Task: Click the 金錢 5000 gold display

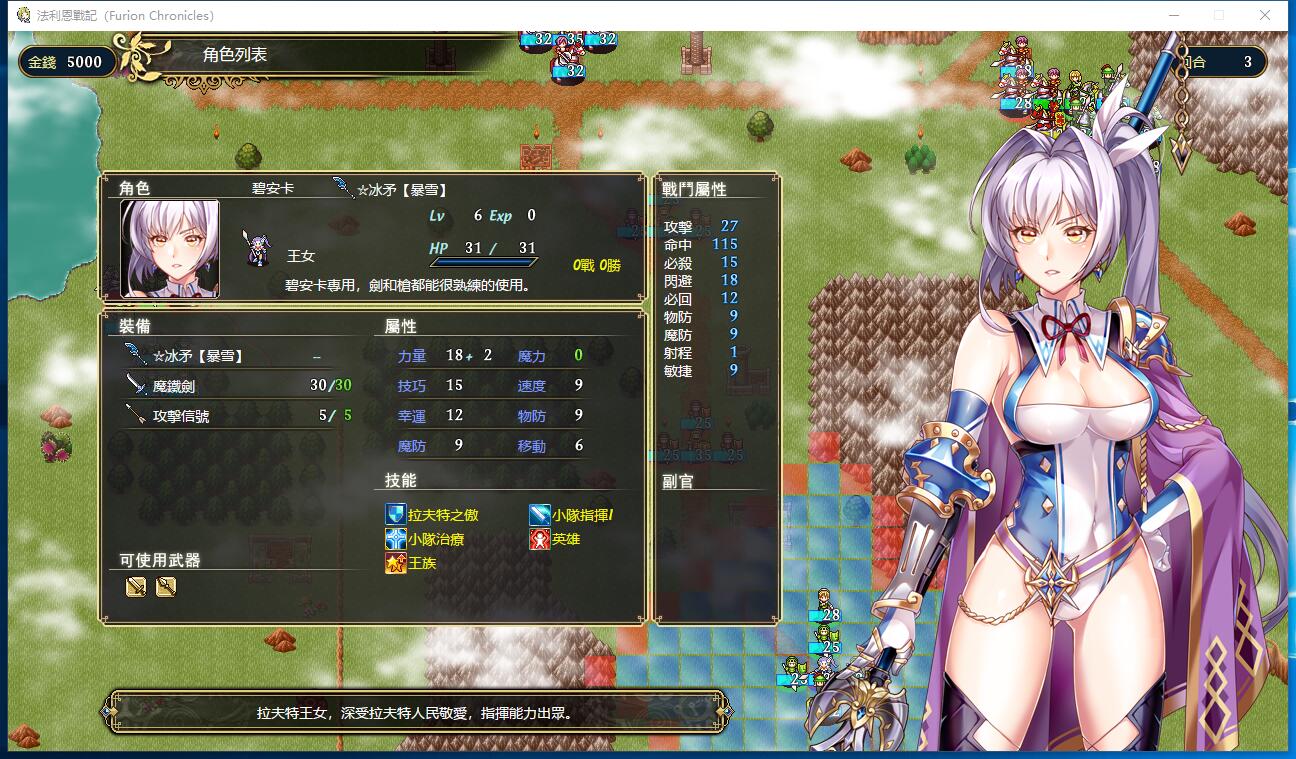Action: coord(66,61)
